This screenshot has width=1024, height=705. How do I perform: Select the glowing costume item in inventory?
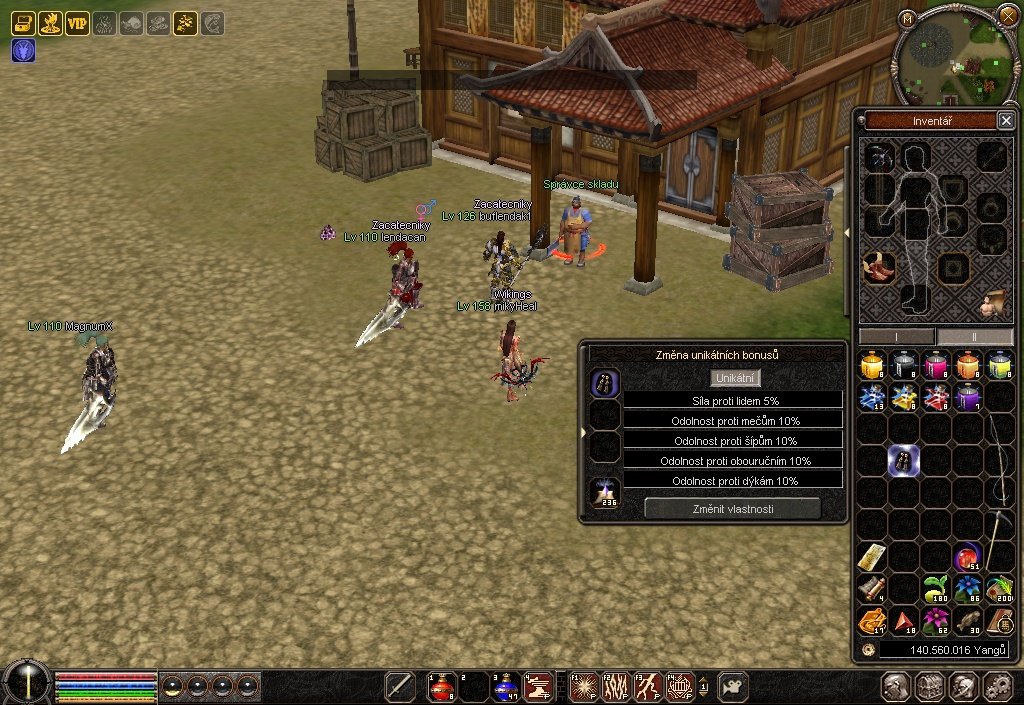click(904, 460)
